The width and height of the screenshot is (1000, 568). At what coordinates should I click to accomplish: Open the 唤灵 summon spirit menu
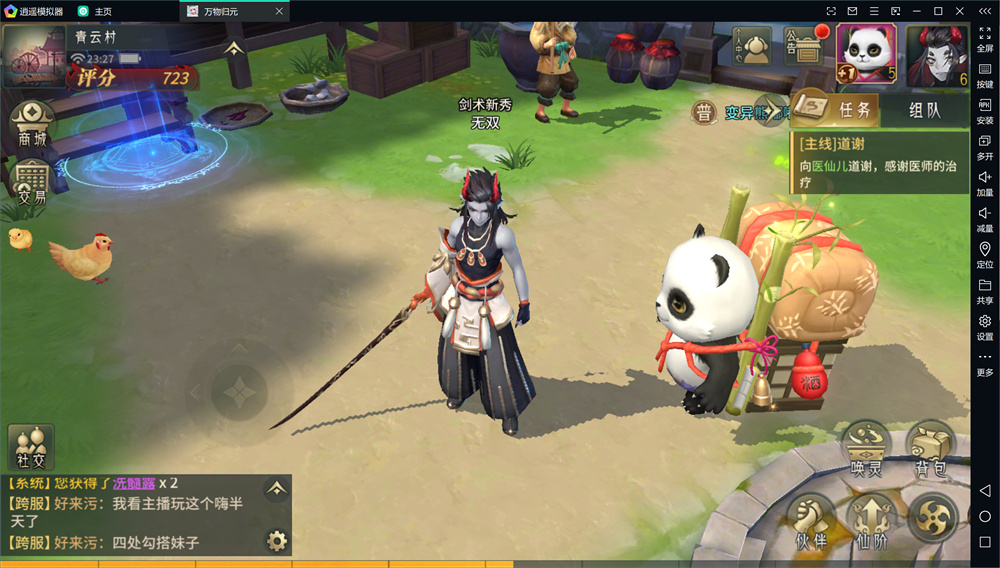click(x=865, y=448)
